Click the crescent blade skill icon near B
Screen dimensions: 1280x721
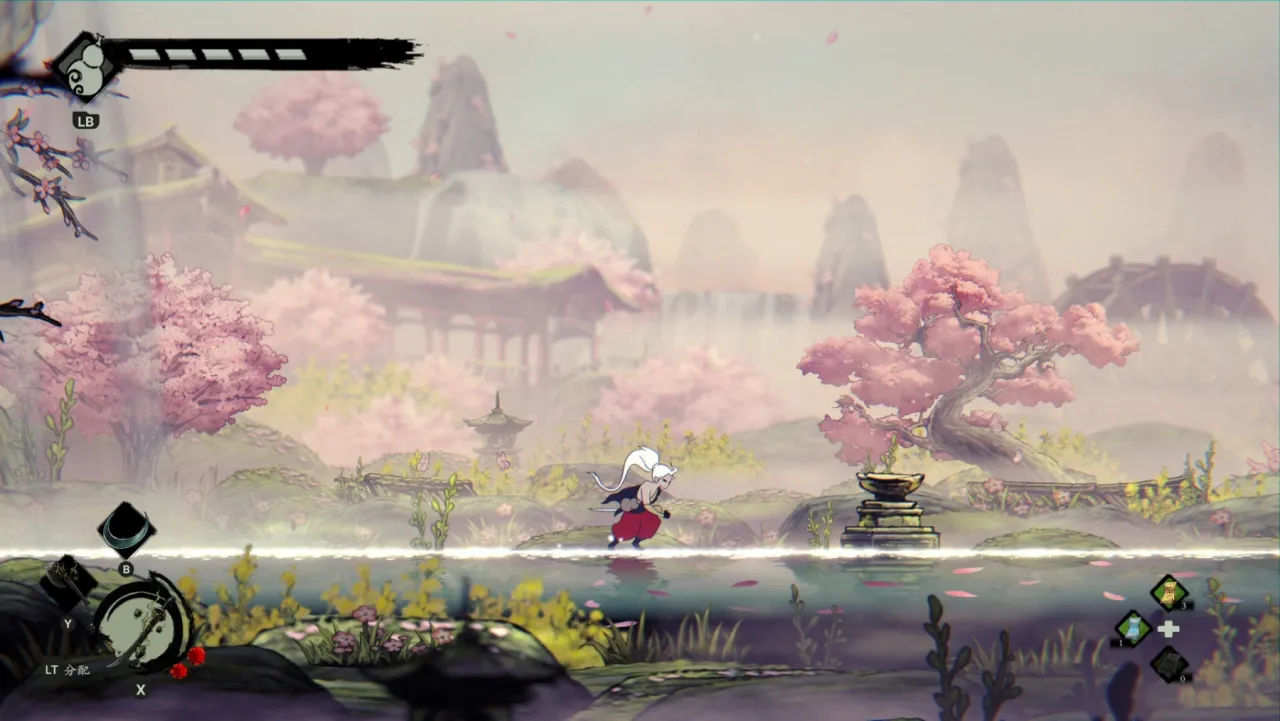pos(125,528)
